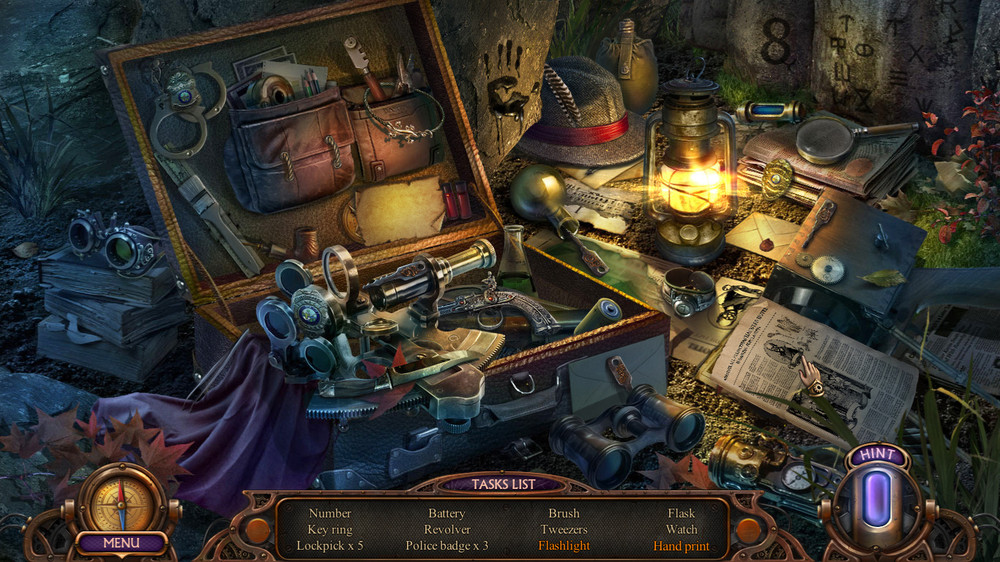Select the Flashlight entry in the tasks list

pyautogui.click(x=564, y=546)
